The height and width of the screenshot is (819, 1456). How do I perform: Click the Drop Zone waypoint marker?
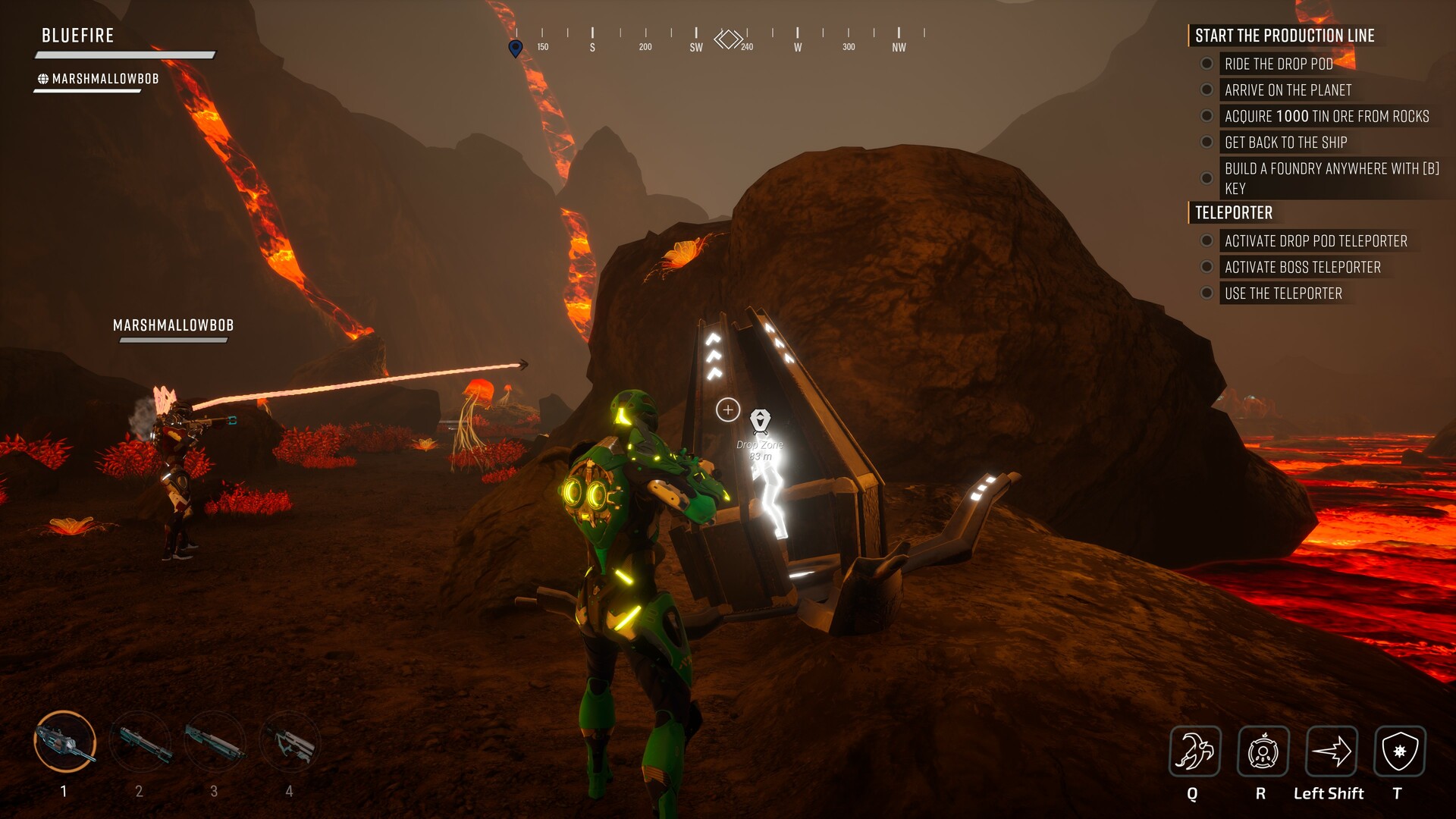761,419
